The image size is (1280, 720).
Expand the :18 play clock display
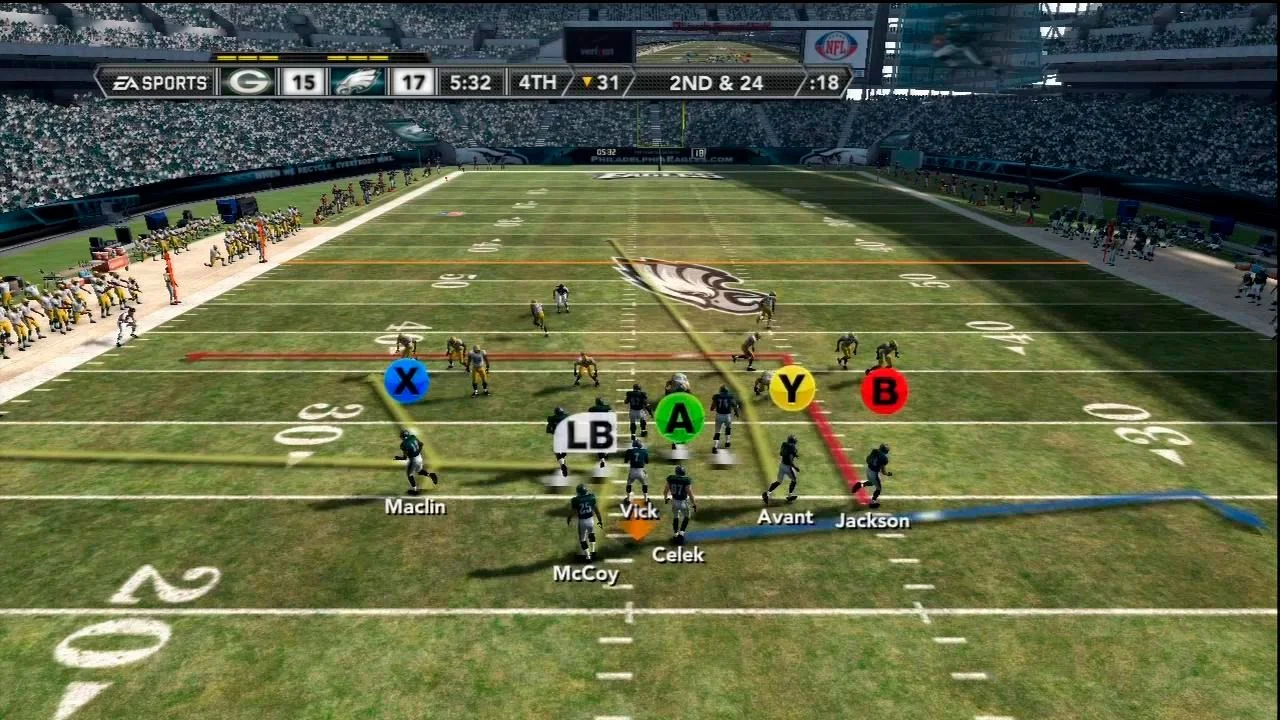pos(822,83)
